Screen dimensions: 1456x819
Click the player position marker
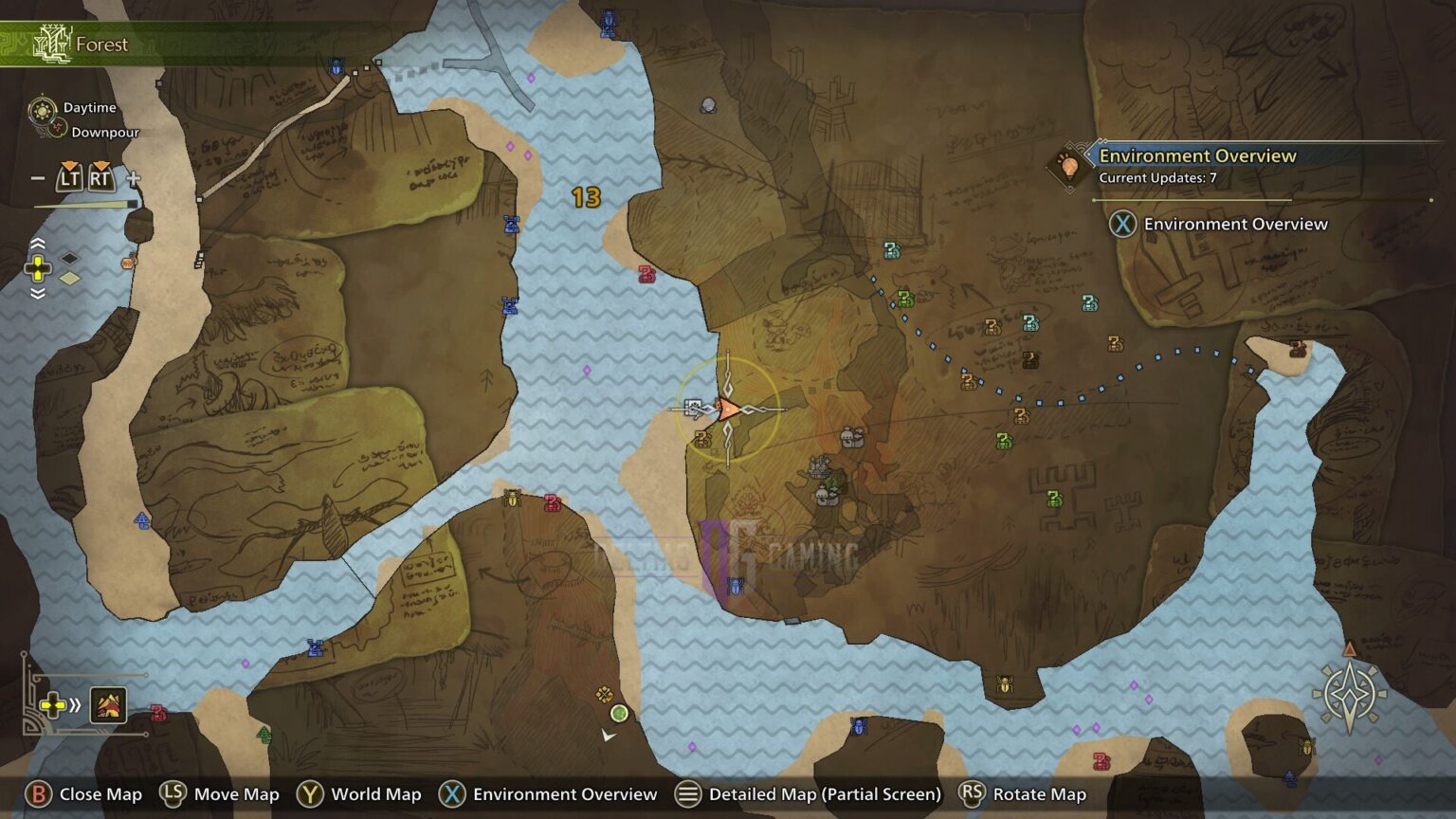point(726,409)
